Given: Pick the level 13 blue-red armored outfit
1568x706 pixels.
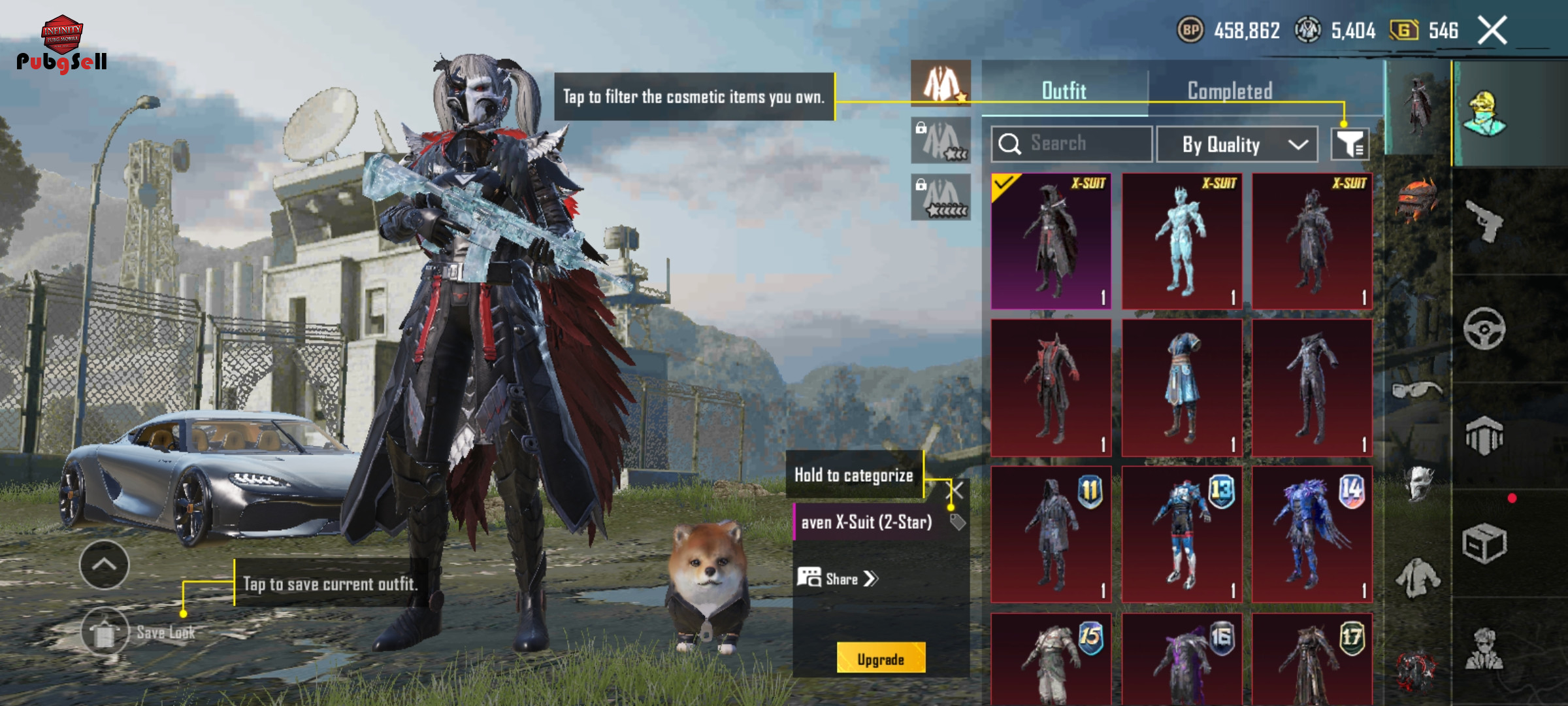Looking at the screenshot, I should (1181, 534).
